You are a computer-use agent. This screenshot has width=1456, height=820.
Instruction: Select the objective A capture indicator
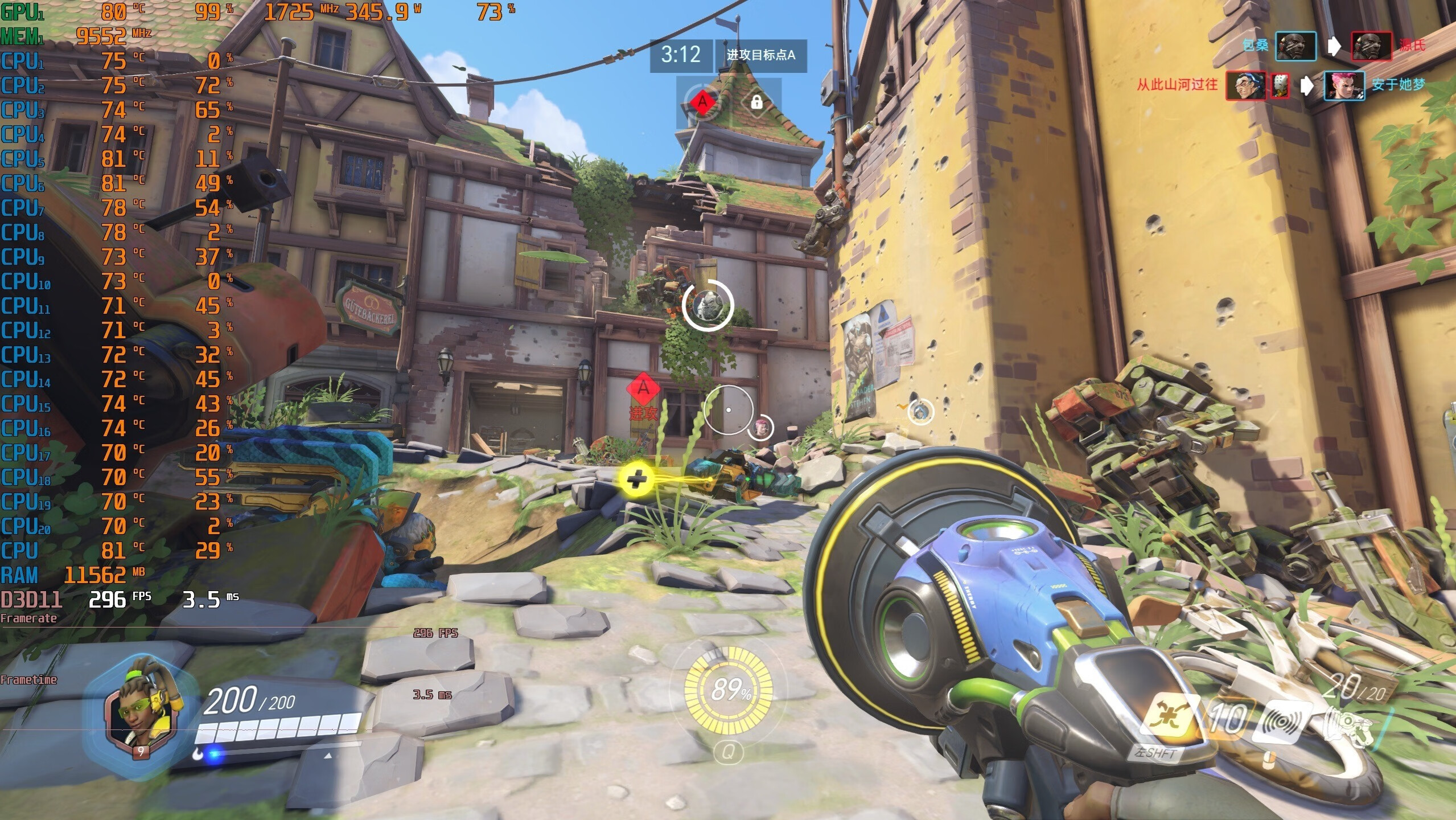702,102
